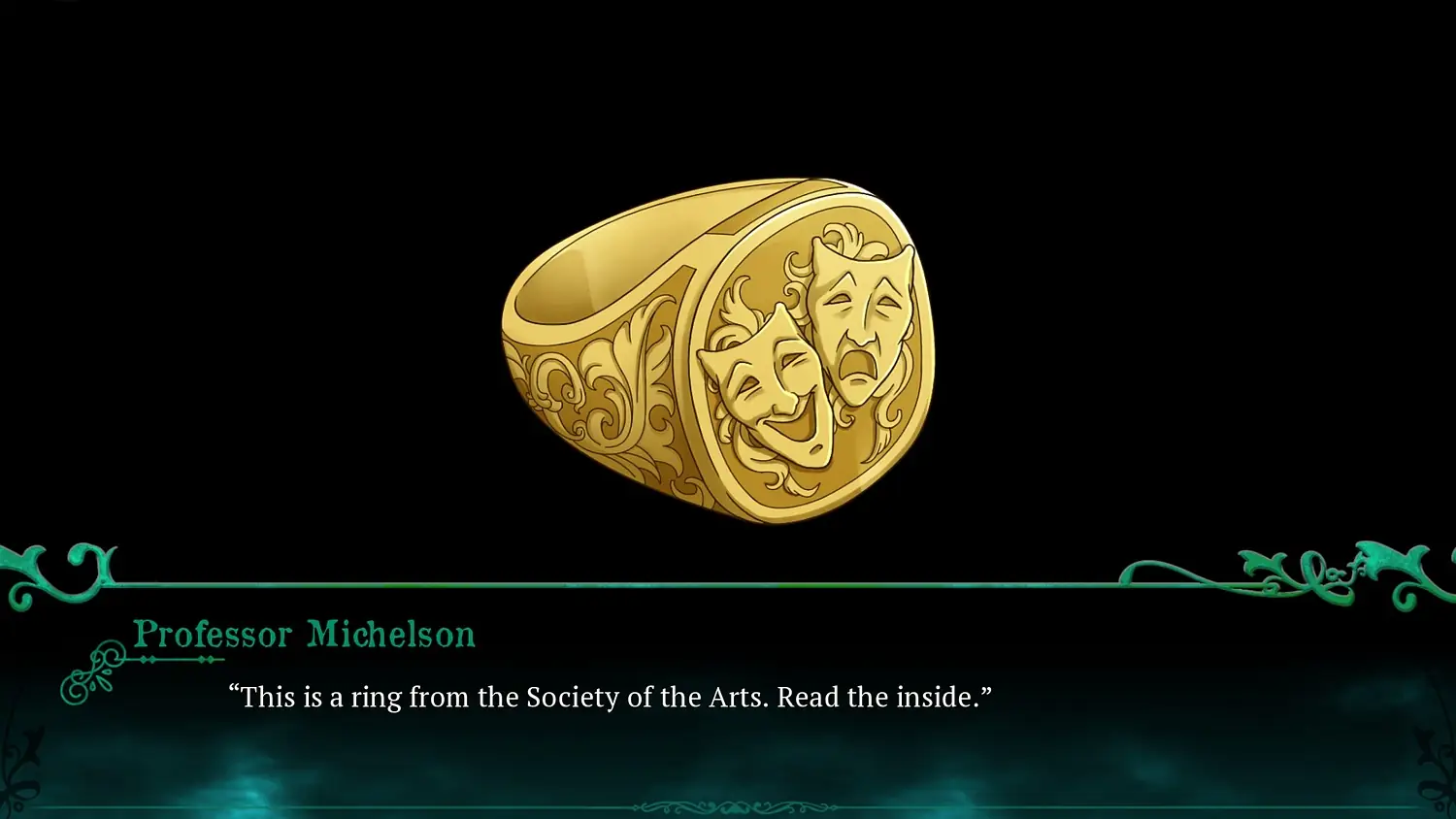
Task: Click the quoted dialogue line to advance
Action: point(612,697)
